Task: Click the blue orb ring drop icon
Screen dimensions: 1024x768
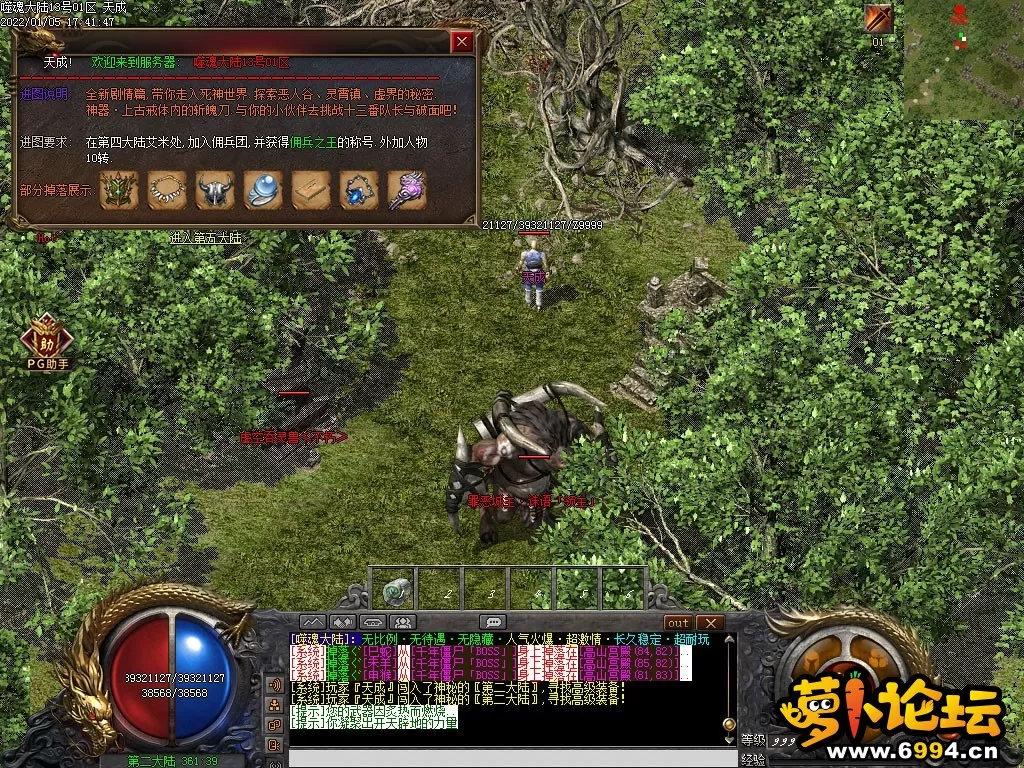Action: click(x=263, y=190)
